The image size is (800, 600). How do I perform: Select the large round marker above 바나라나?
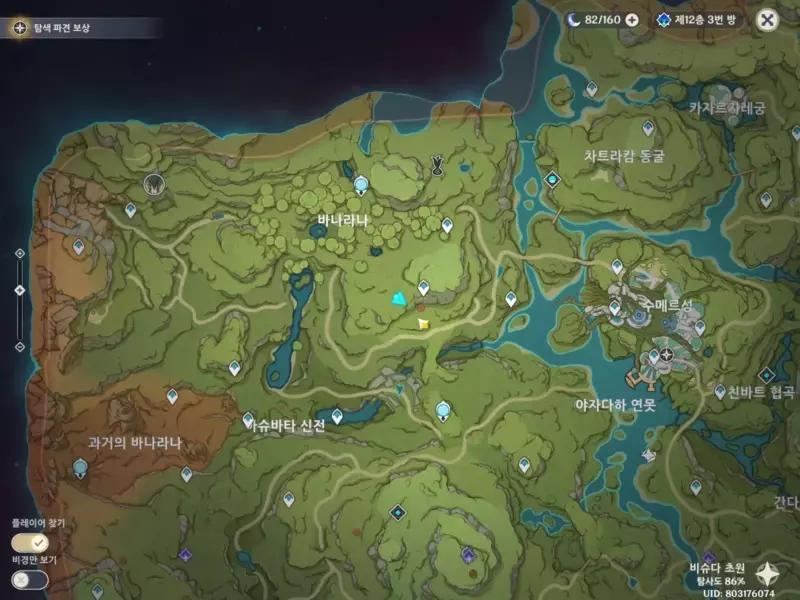[x=361, y=183]
